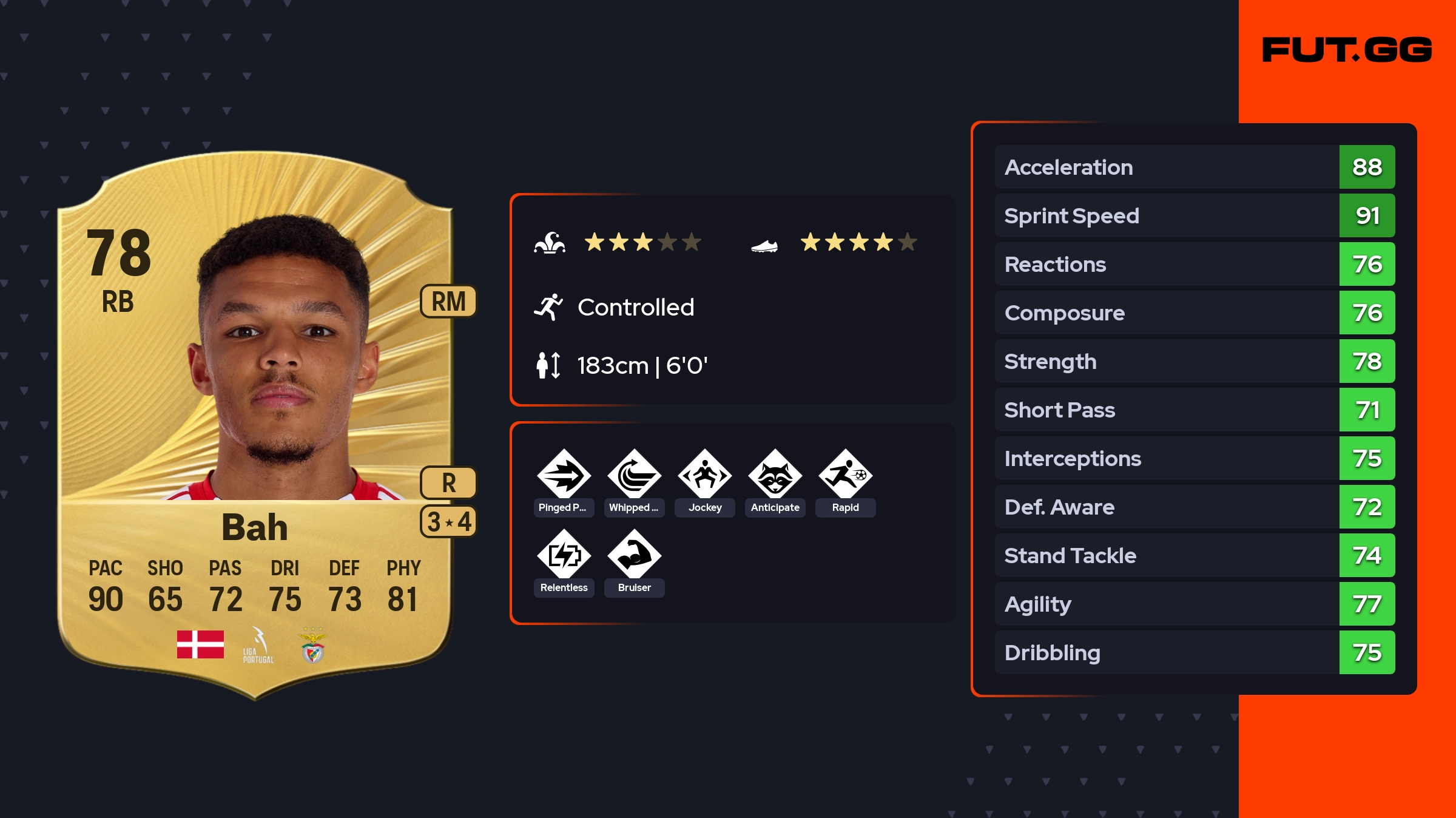Choose the Bruiser flexed arm icon
Screen dimensions: 1456x818
[x=634, y=555]
